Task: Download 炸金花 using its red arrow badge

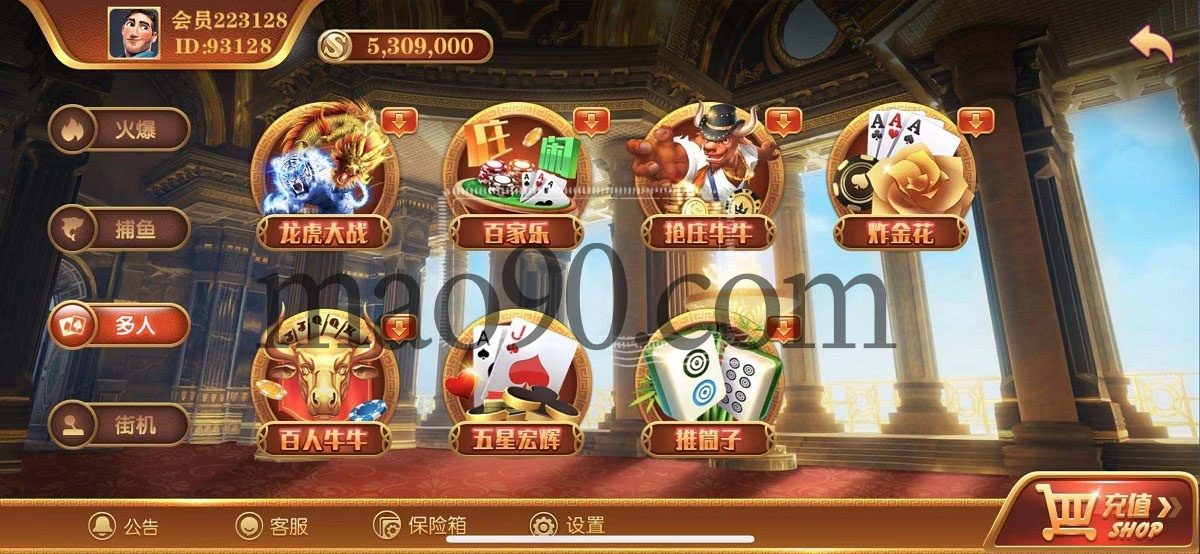Action: [x=976, y=121]
